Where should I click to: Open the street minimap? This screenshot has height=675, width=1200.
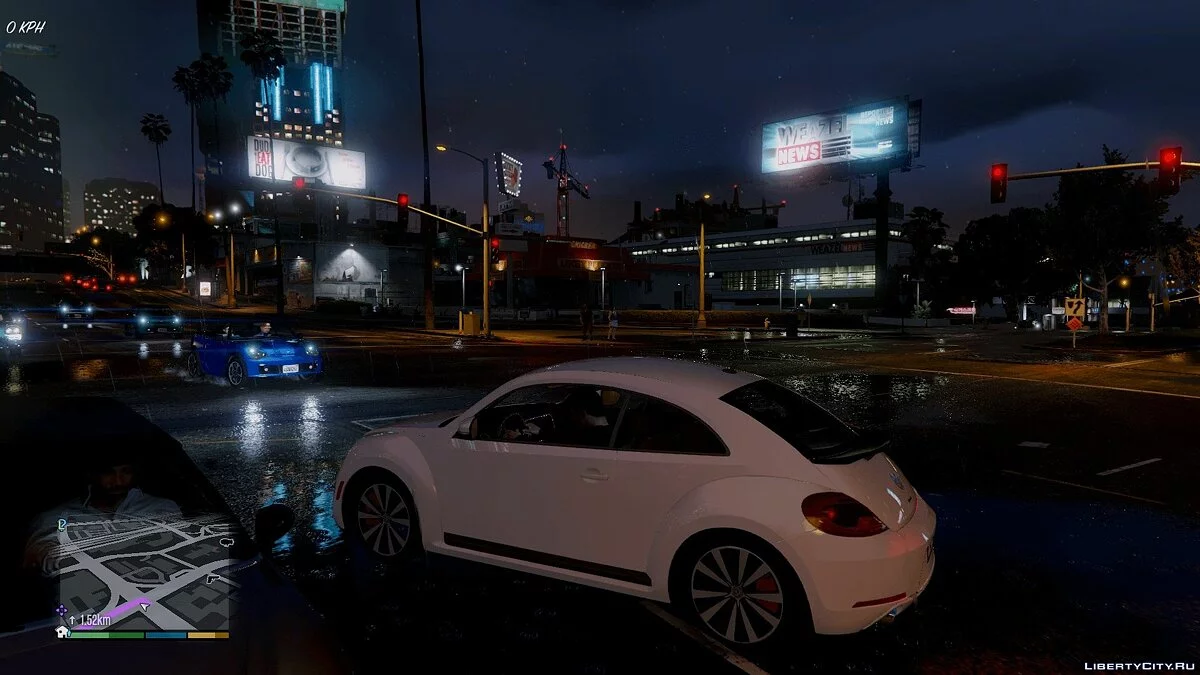(145, 570)
